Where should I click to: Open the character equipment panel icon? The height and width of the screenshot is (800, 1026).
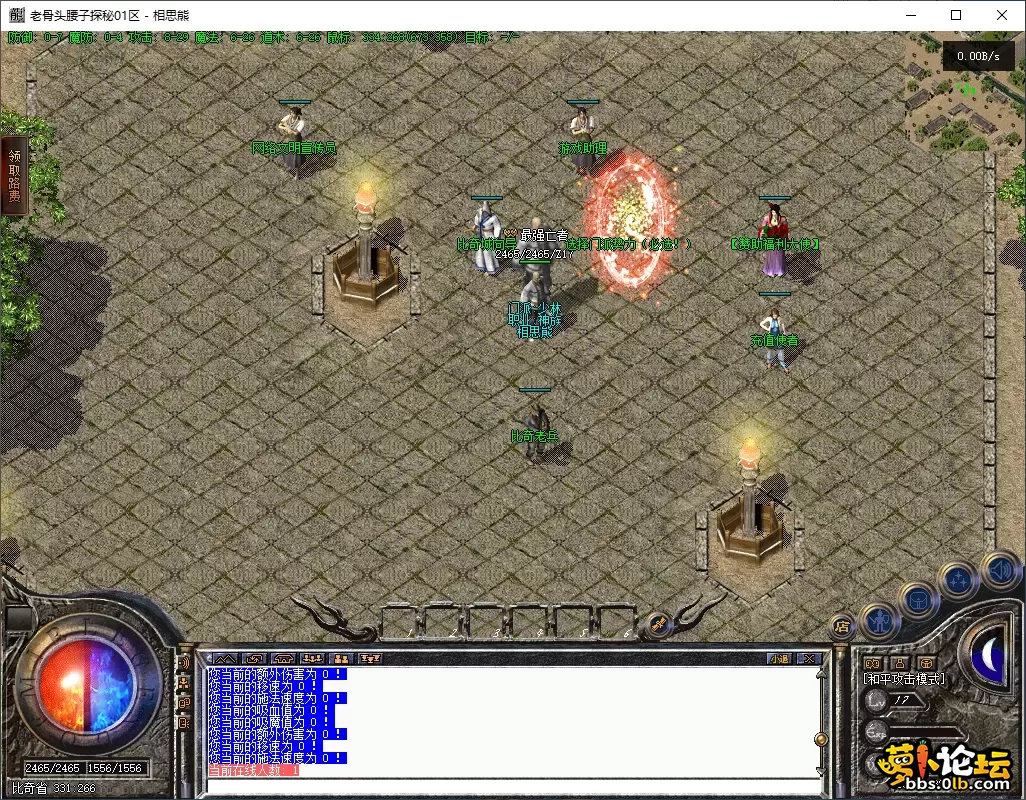click(x=880, y=620)
